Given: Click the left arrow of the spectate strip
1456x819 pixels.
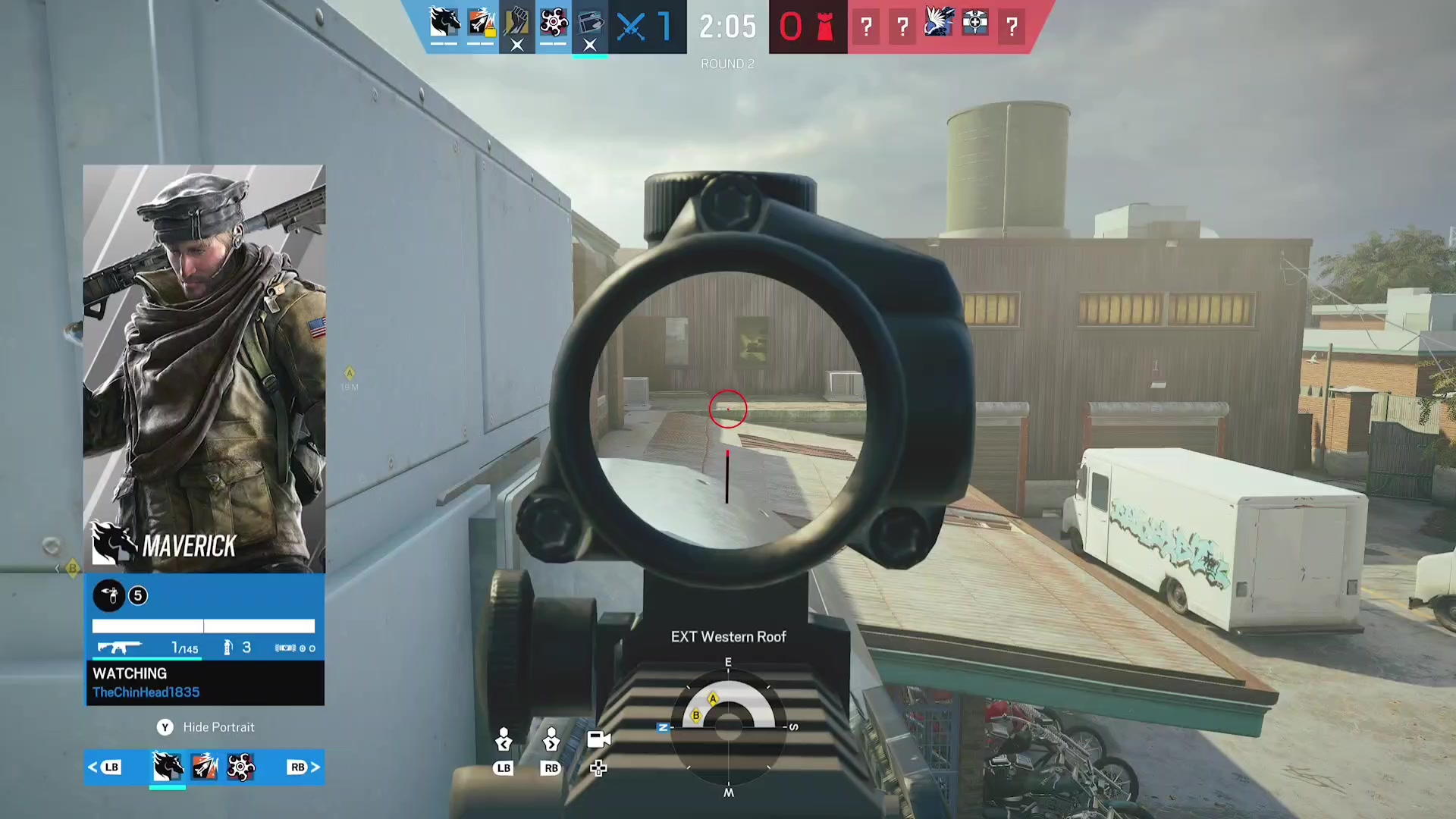Looking at the screenshot, I should coord(93,767).
